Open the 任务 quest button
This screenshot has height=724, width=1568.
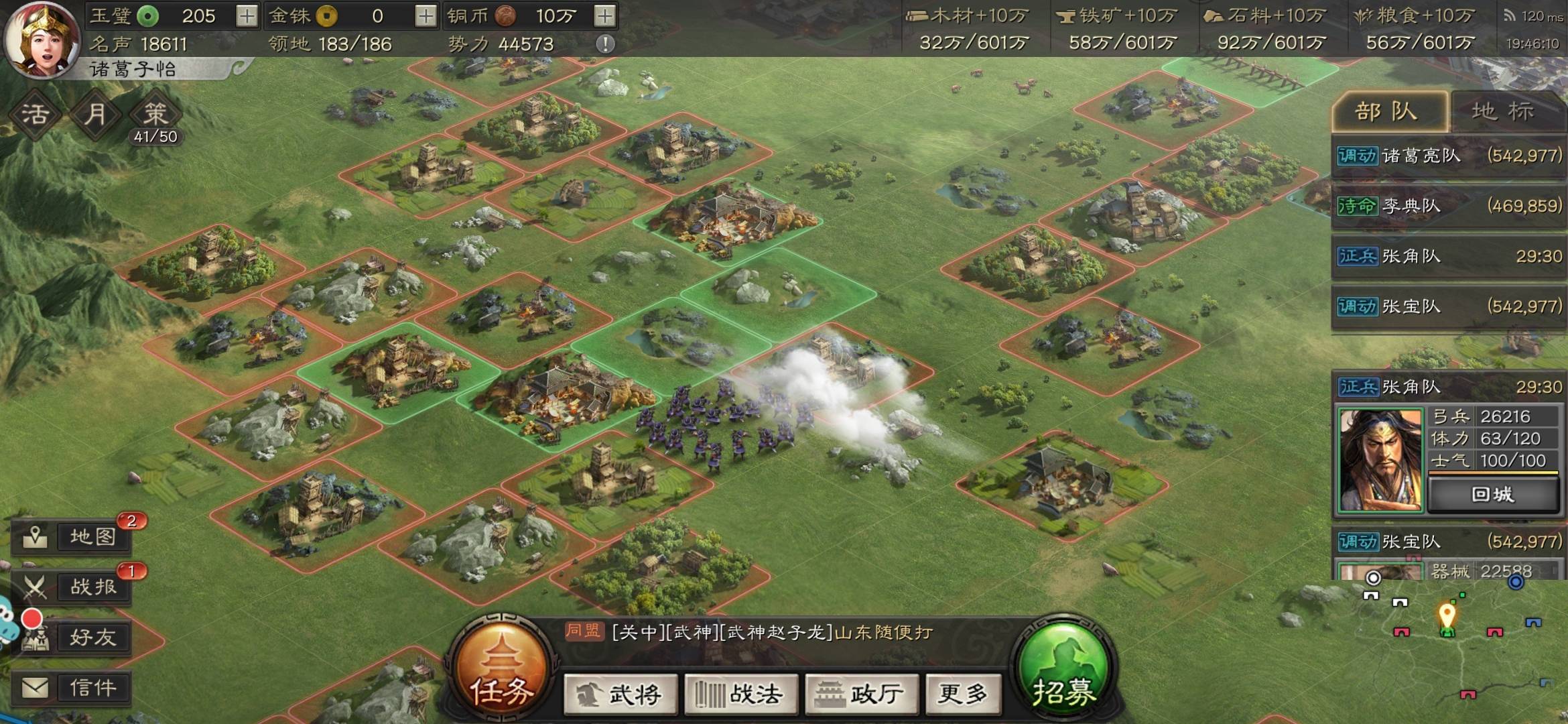pos(501,670)
